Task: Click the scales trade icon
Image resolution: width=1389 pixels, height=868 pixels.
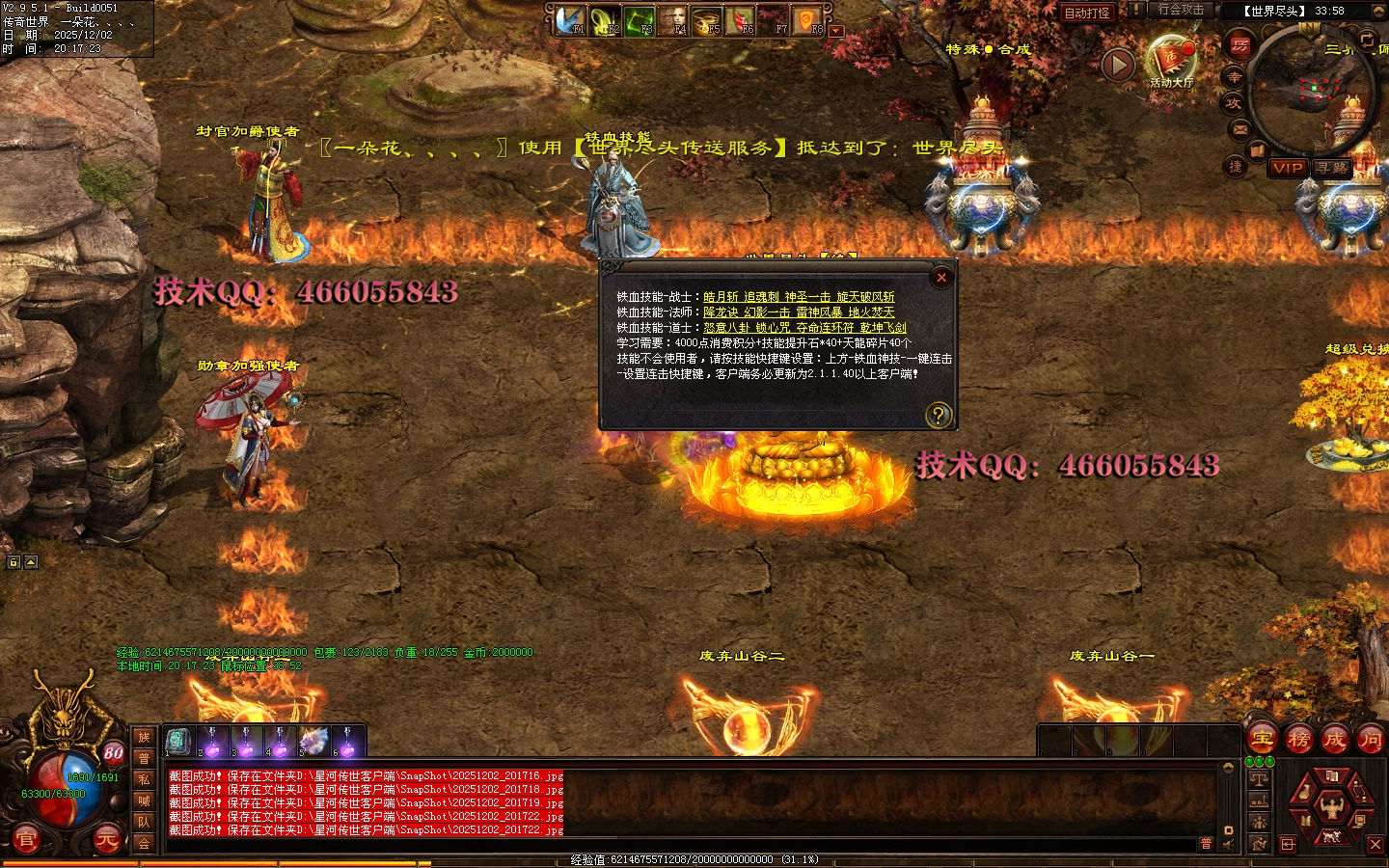Action: click(1259, 779)
